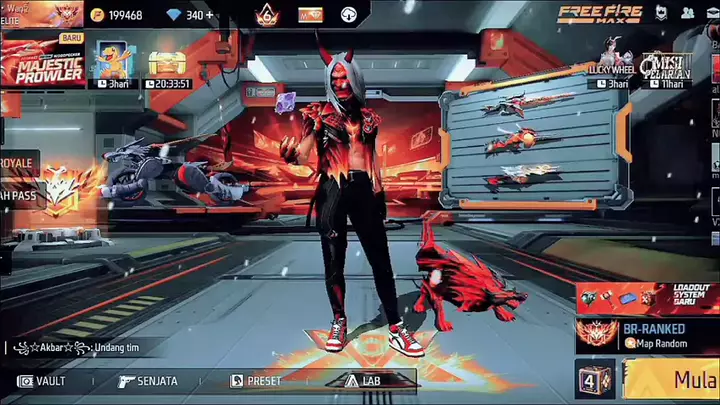720x405 pixels.
Task: Open the chest with the 20:33:51 countdown
Action: pyautogui.click(x=168, y=64)
